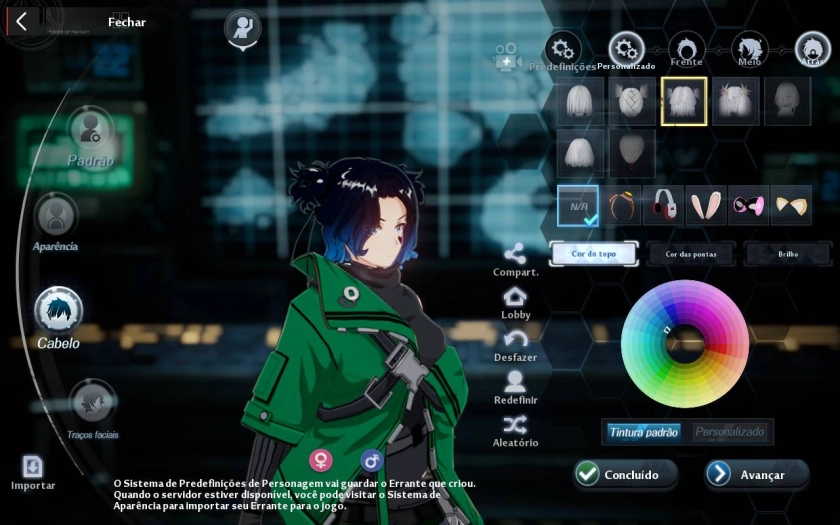Click the Fechar back arrow

pos(21,22)
